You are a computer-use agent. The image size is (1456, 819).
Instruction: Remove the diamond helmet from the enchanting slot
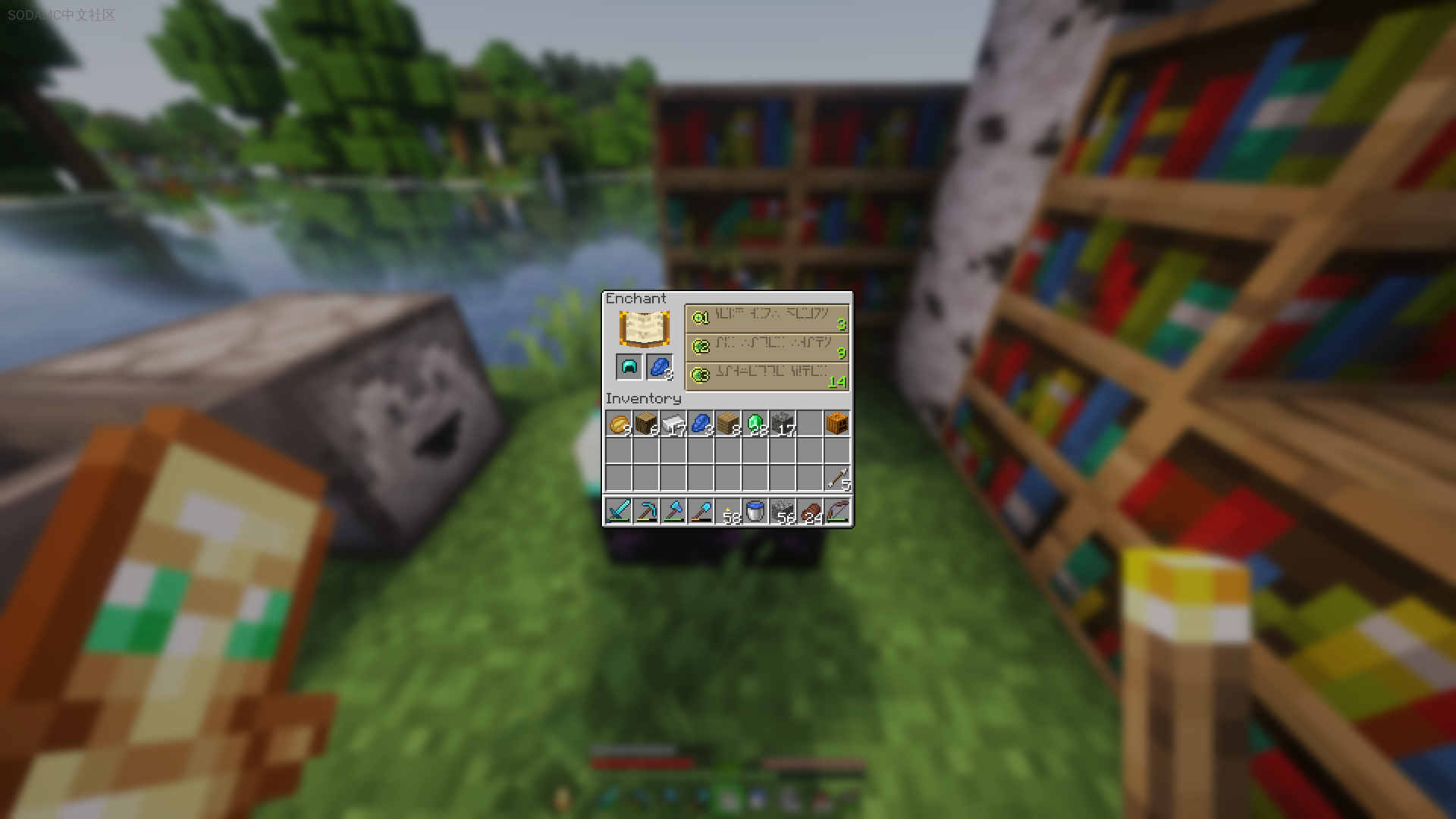pos(628,367)
